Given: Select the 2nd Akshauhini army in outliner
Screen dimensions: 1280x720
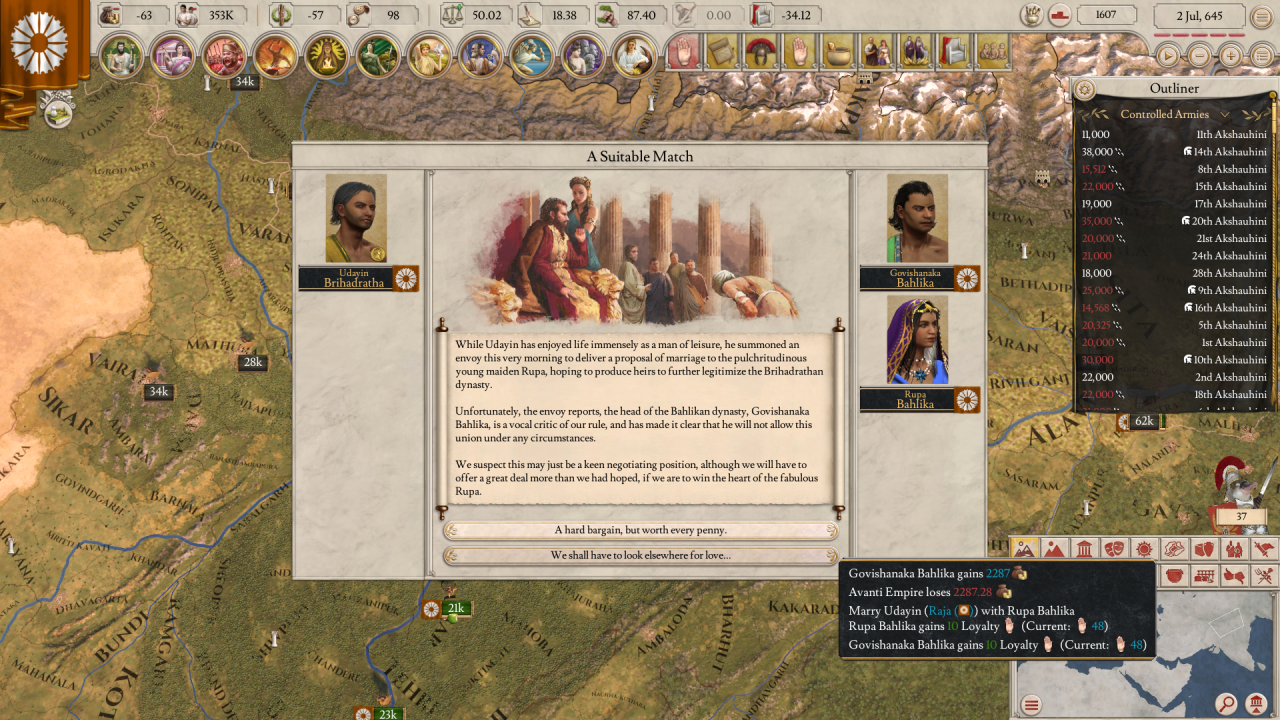Looking at the screenshot, I should [1174, 377].
